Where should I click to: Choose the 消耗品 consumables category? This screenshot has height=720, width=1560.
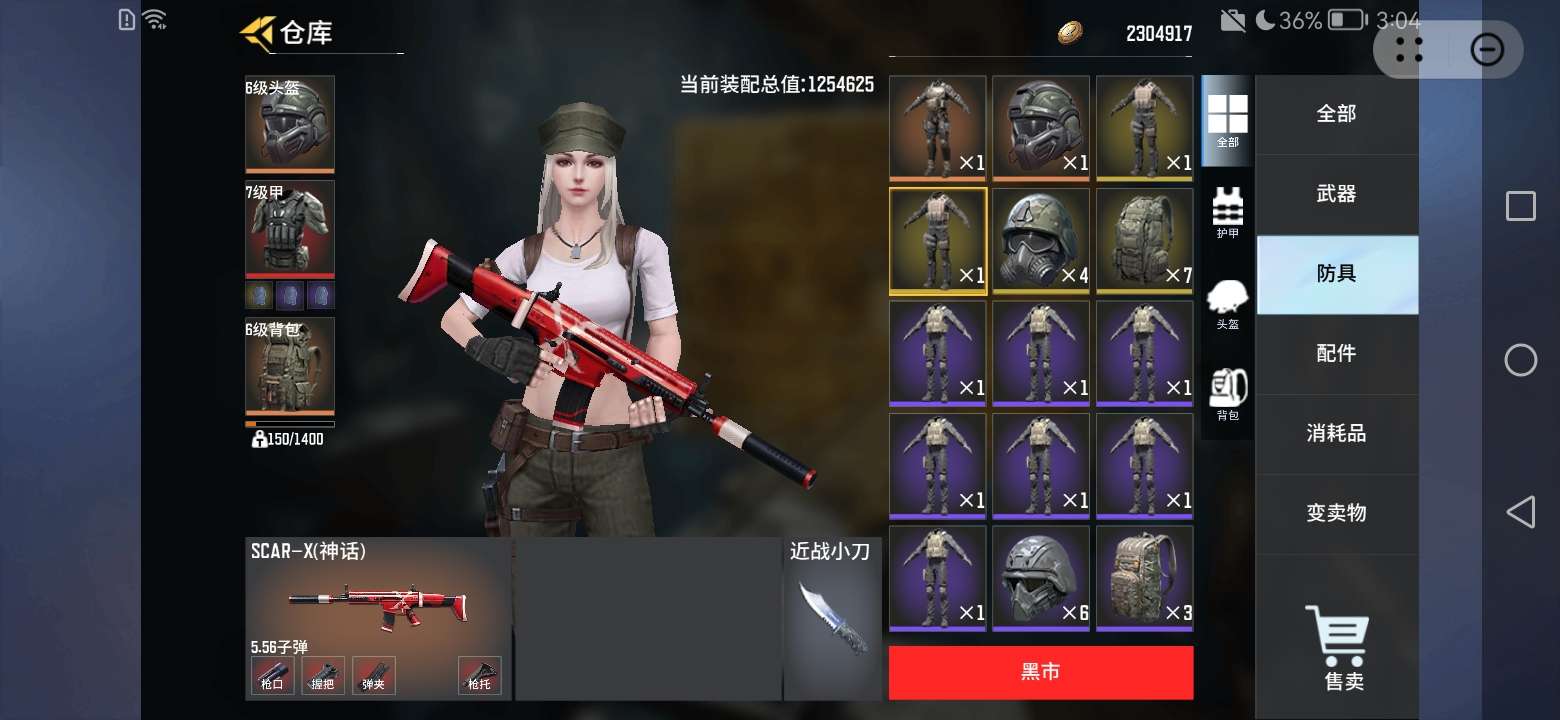coord(1336,434)
